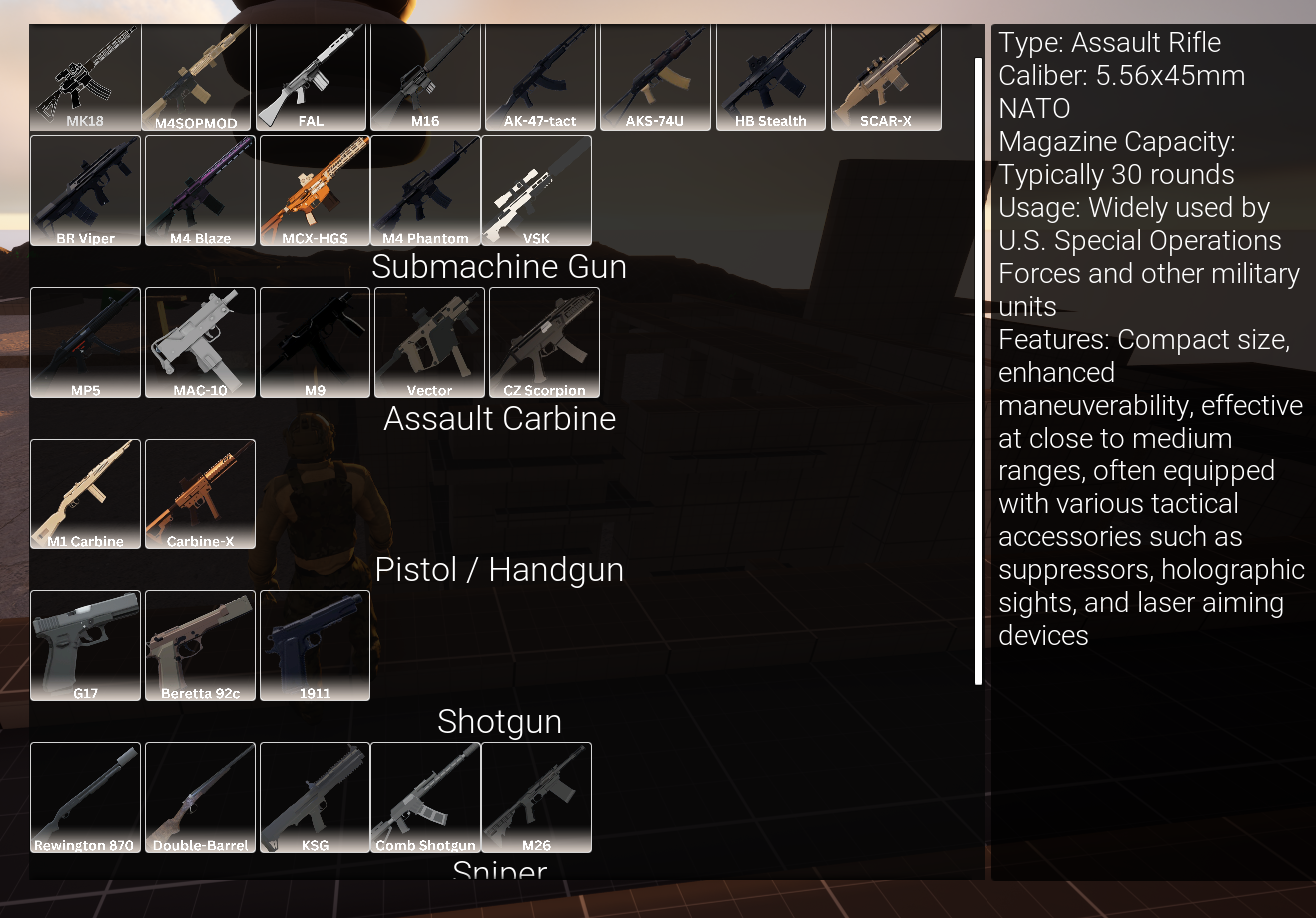Screen dimensions: 1316x918
Task: Pick the Vector submachine gun
Action: 429,342
